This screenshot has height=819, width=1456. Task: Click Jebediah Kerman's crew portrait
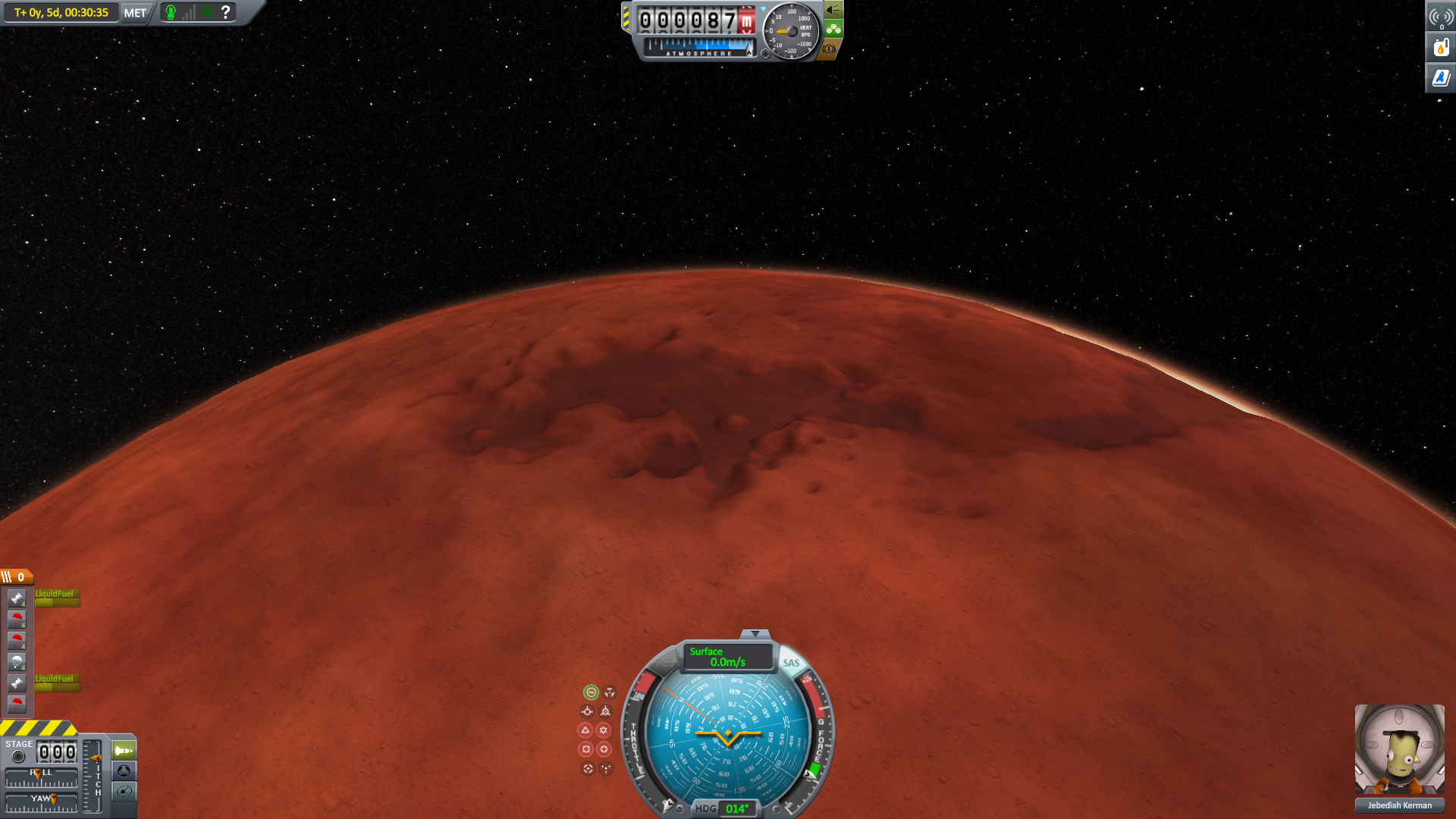1399,750
